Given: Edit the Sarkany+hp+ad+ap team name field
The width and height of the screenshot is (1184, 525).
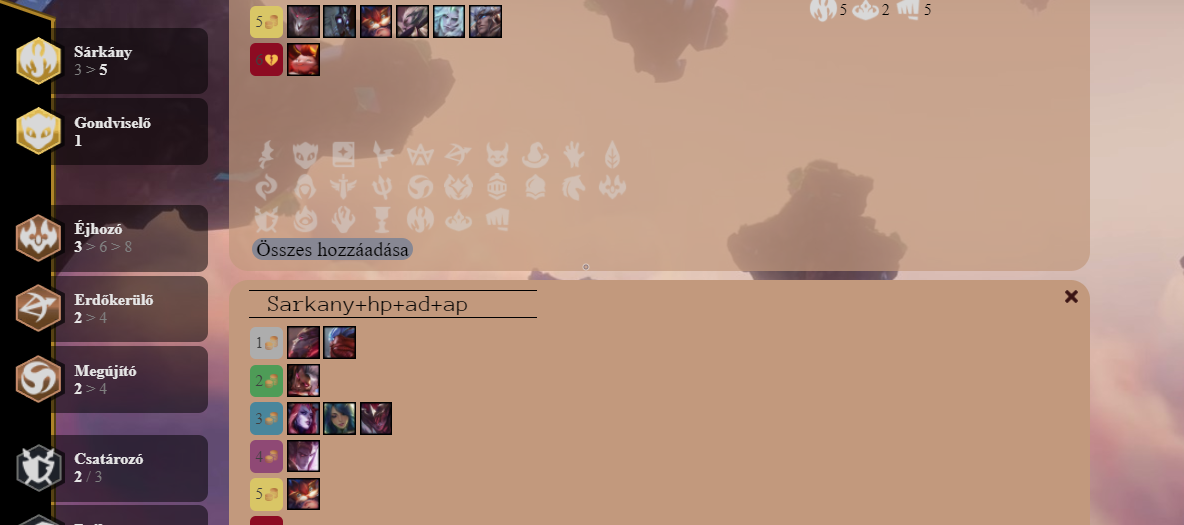Looking at the screenshot, I should (x=392, y=304).
